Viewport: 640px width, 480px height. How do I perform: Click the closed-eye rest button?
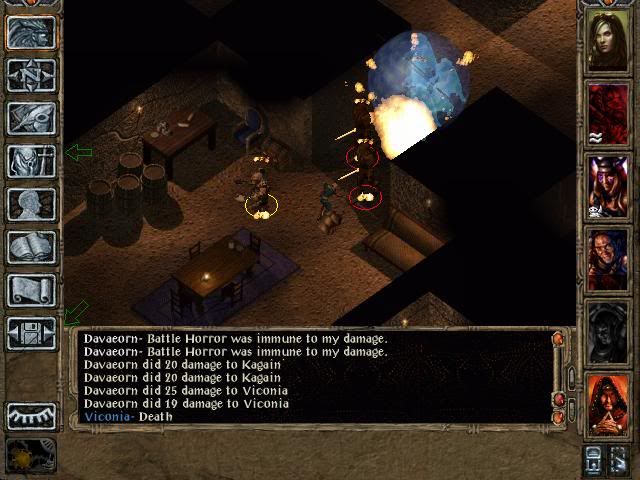click(x=30, y=415)
